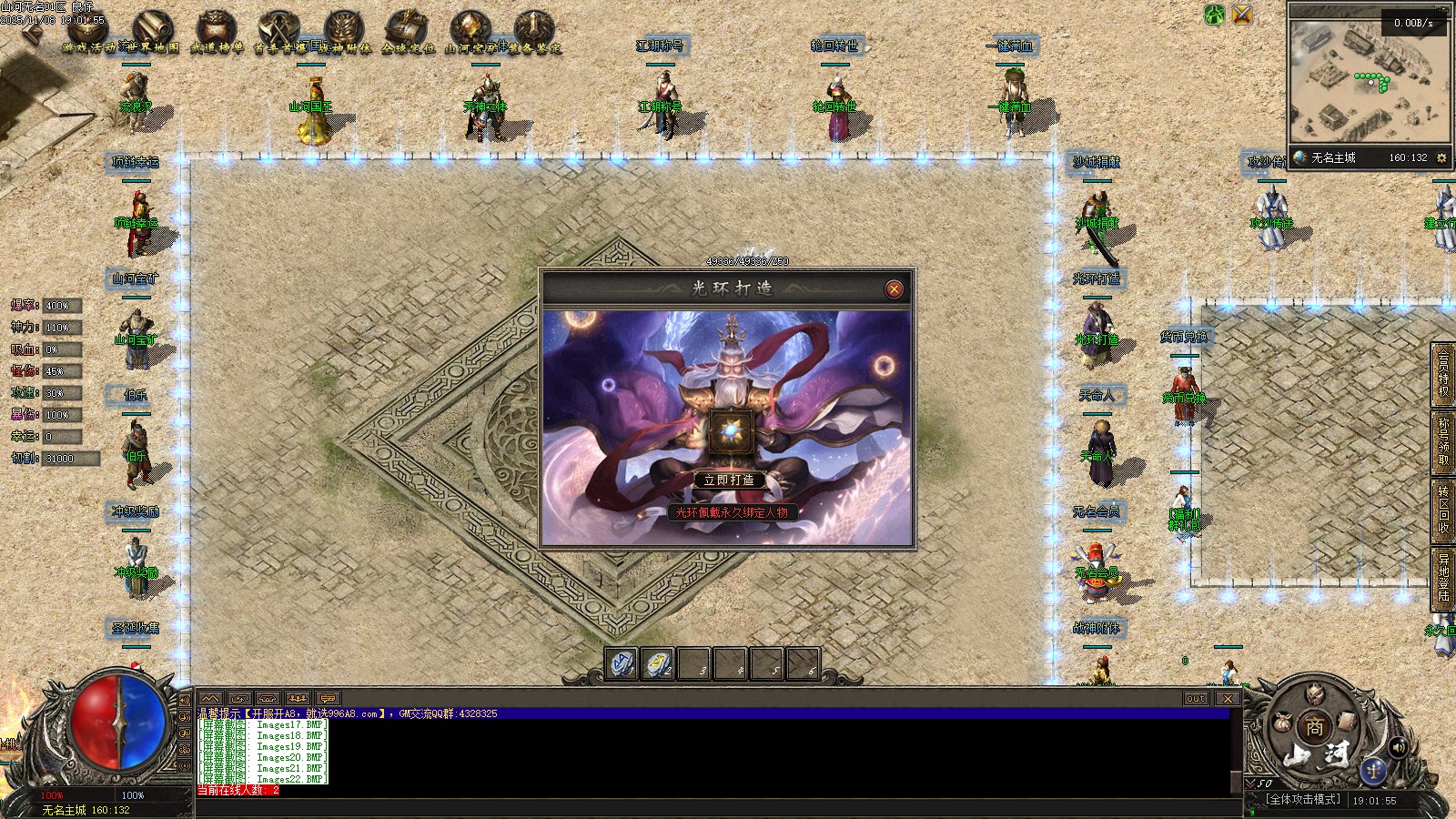Open the 会员特权 side tab
Image resolution: width=1456 pixels, height=819 pixels.
[x=1443, y=373]
